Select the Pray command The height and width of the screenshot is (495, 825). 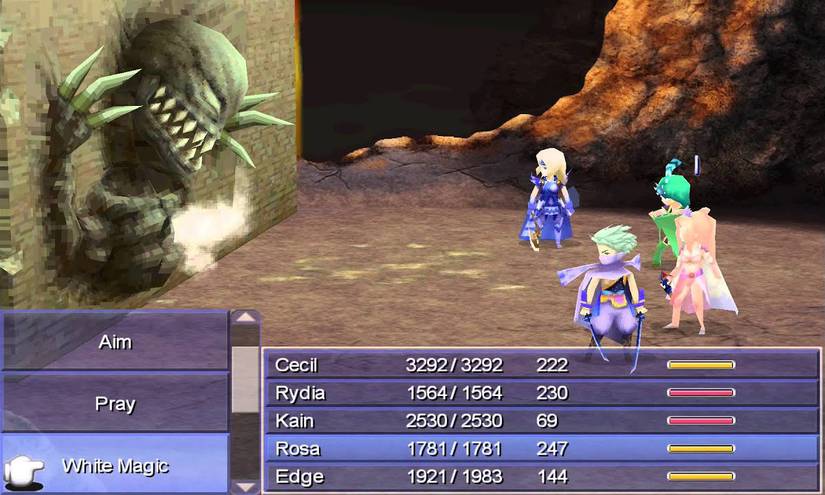pyautogui.click(x=115, y=404)
